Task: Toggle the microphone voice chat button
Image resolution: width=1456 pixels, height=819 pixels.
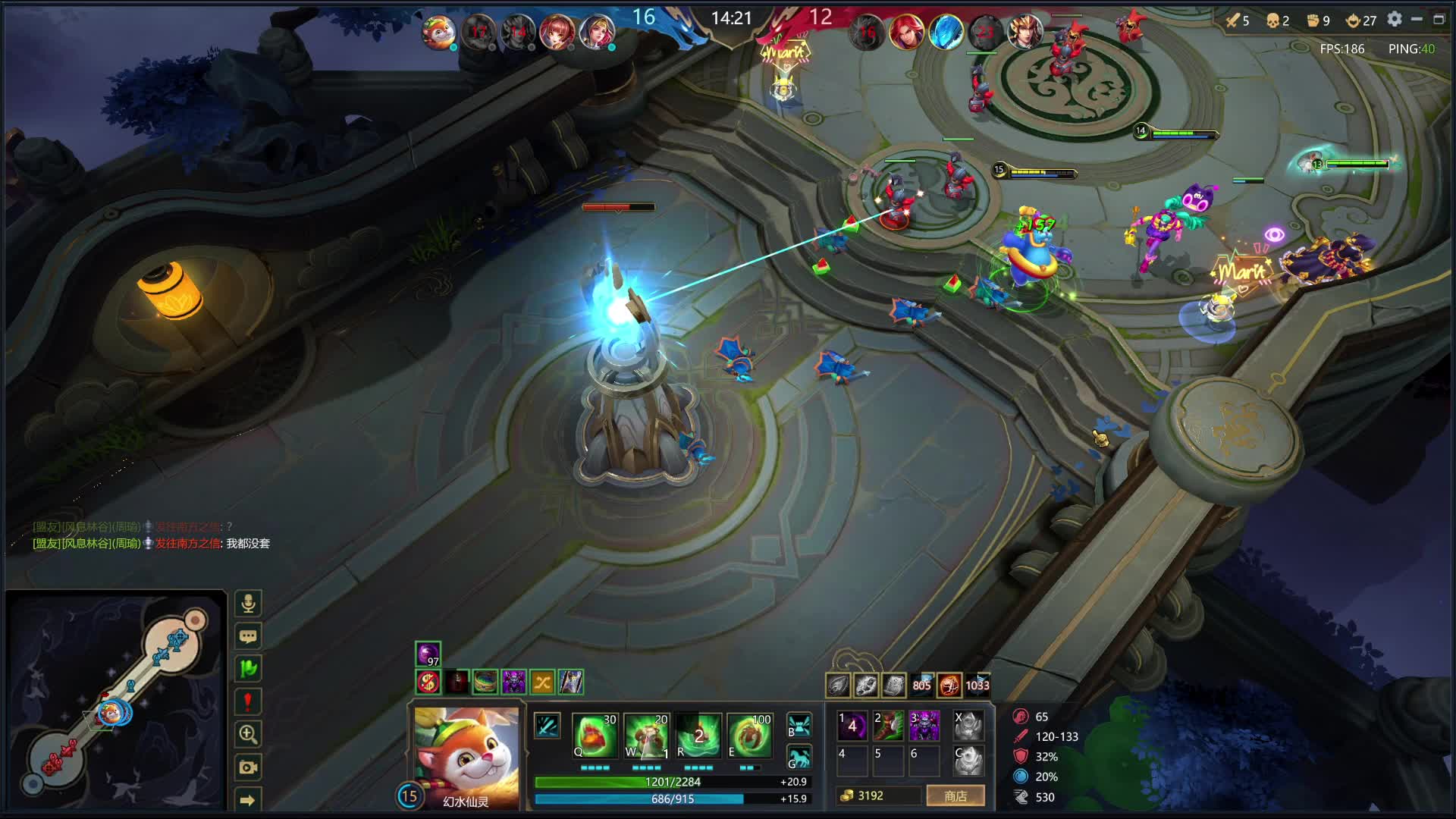Action: tap(248, 604)
